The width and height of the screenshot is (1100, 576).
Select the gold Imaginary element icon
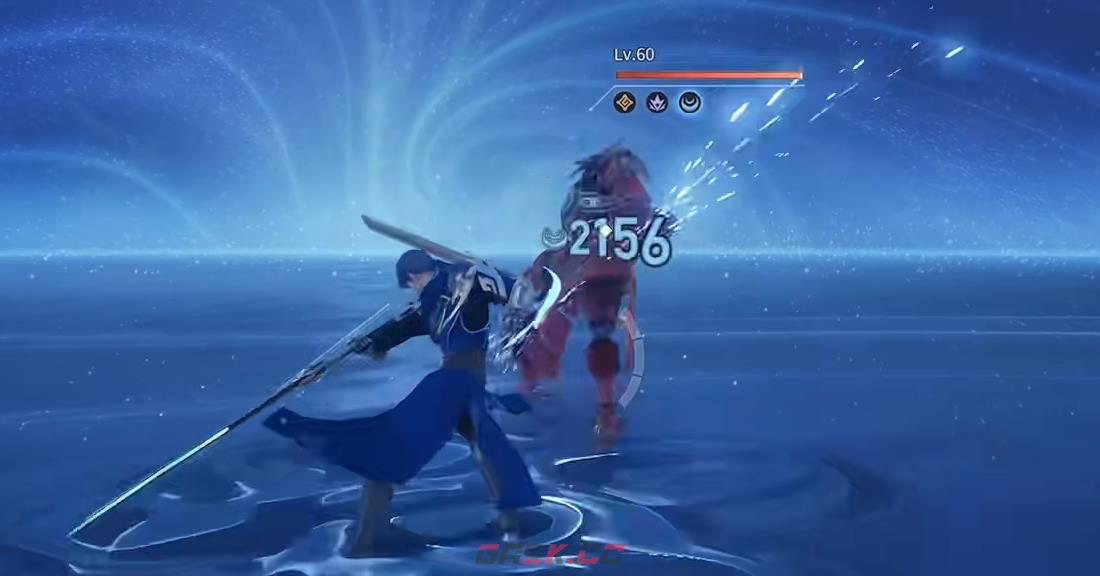click(625, 102)
